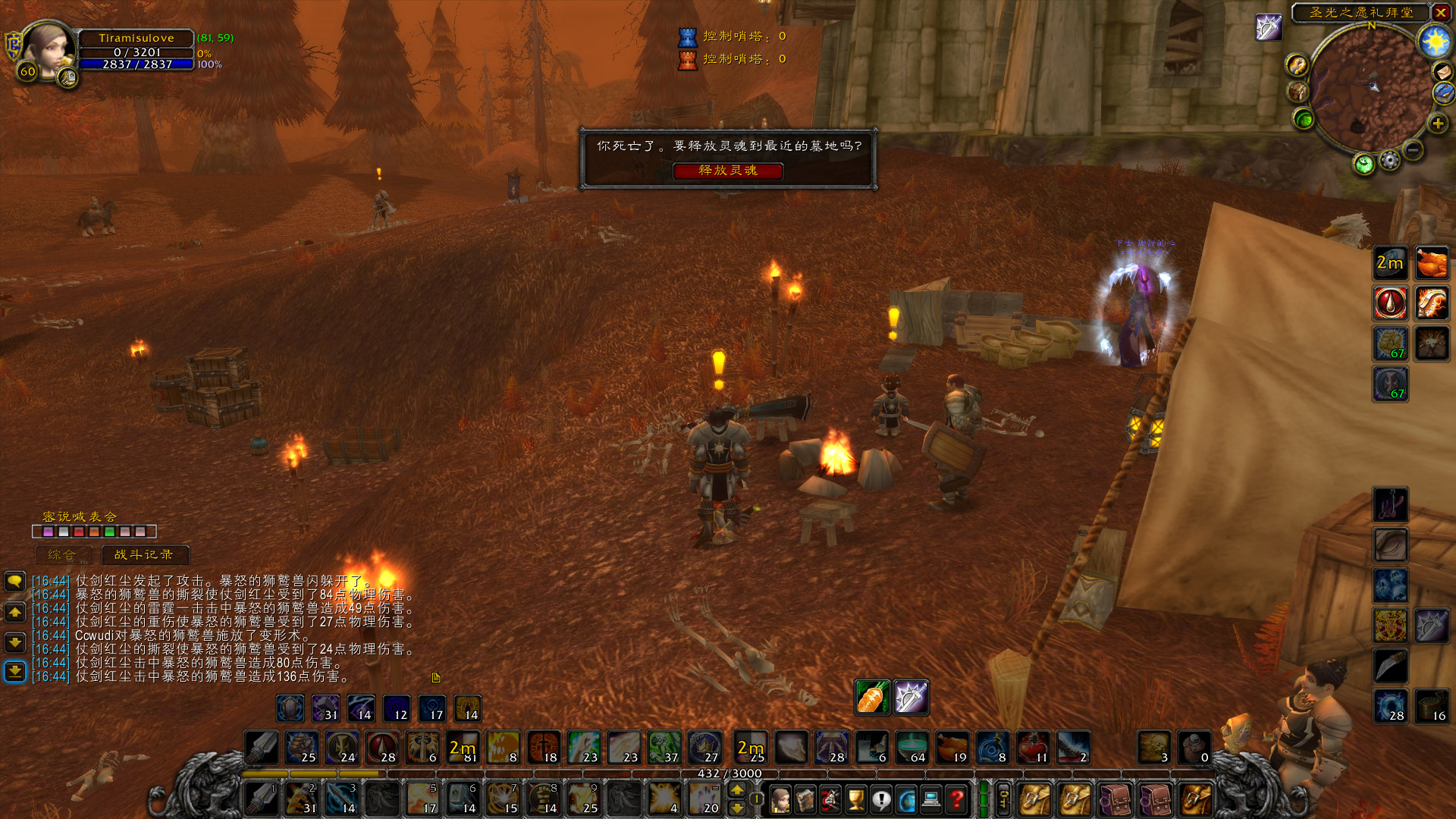Click the 释放灵魂 release spirit button

coord(730,171)
